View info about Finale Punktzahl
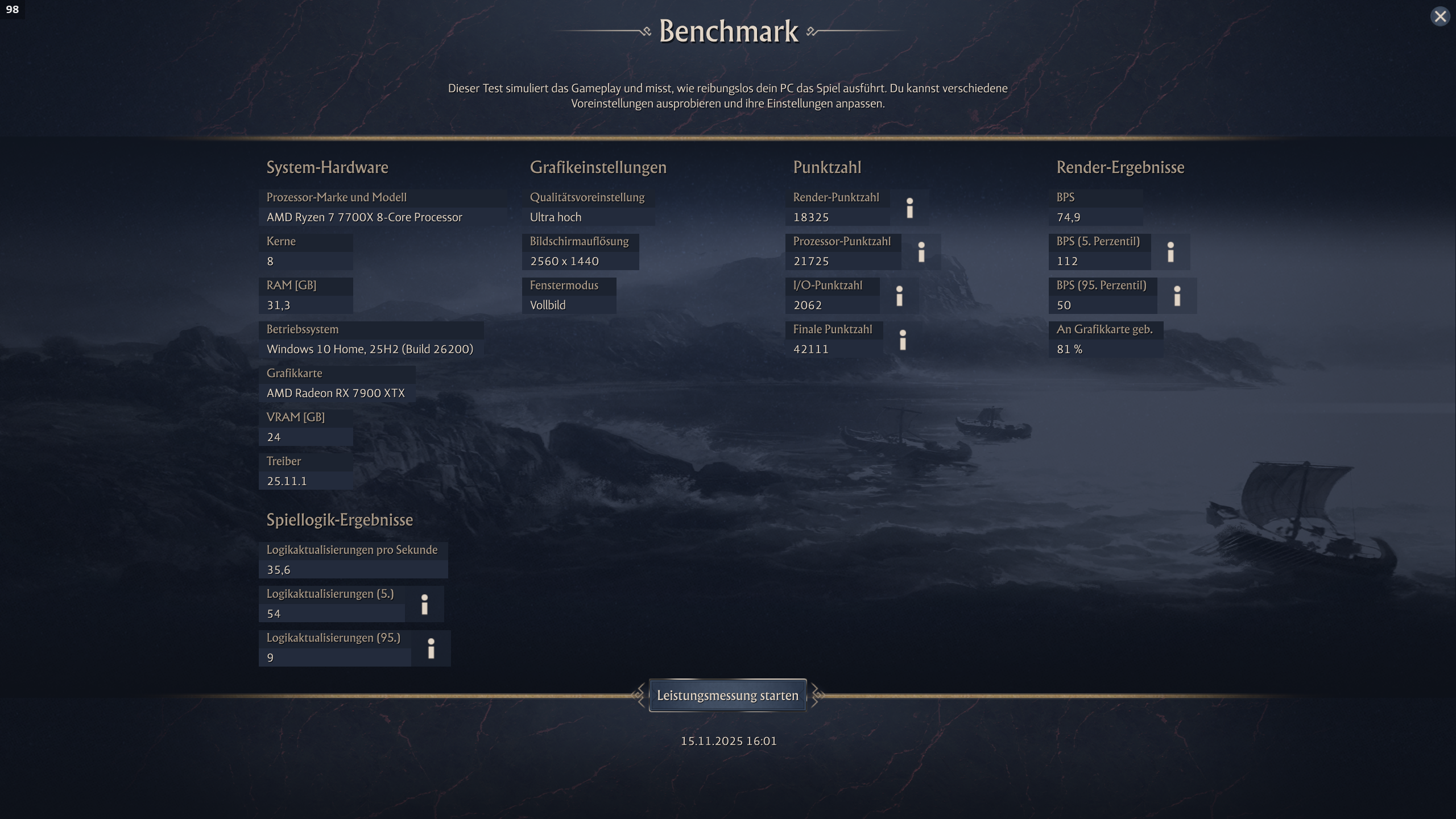 [x=903, y=340]
